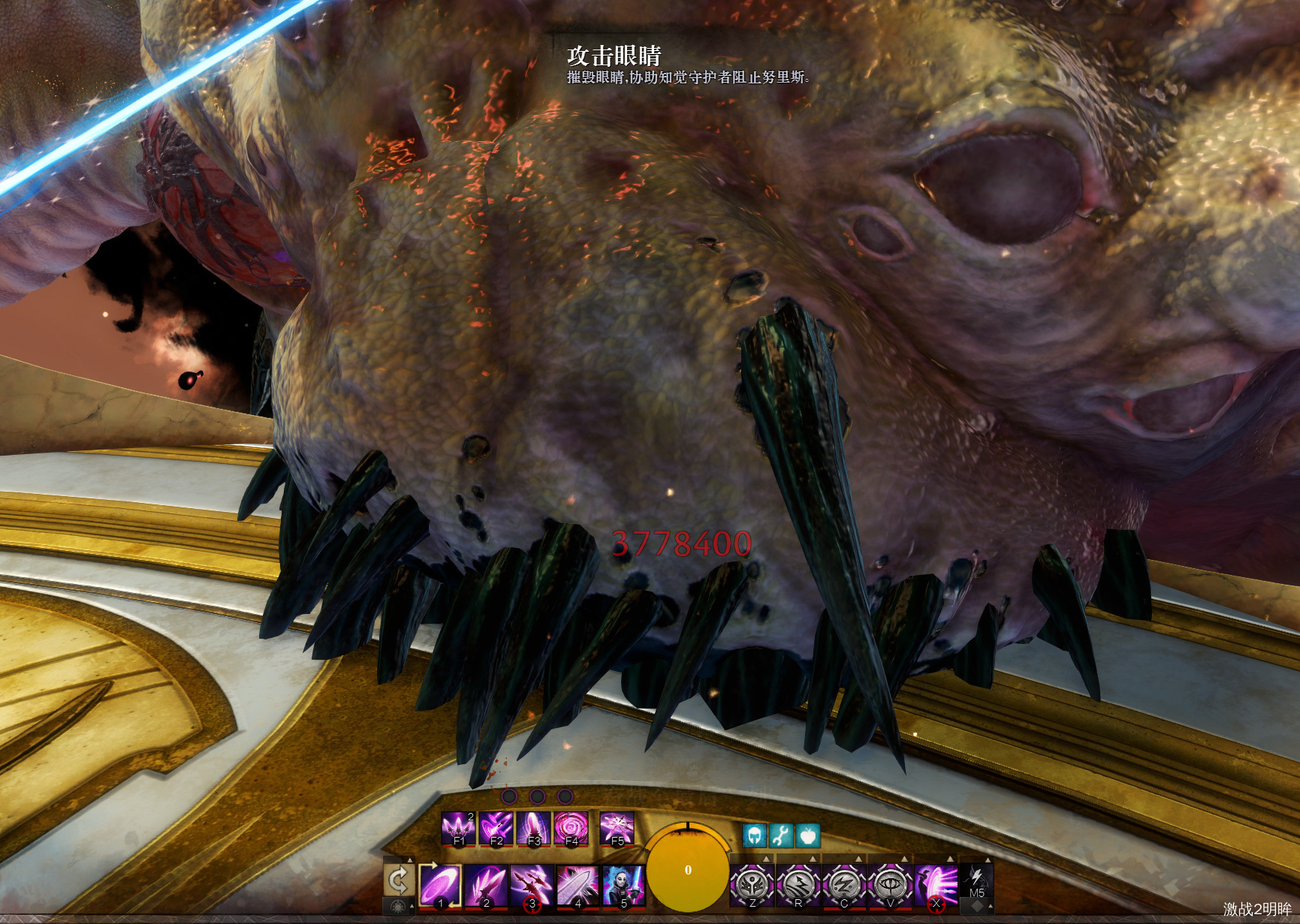Use weapon skill 2 with purple blades
Screen dimensions: 1300x924
[x=487, y=885]
